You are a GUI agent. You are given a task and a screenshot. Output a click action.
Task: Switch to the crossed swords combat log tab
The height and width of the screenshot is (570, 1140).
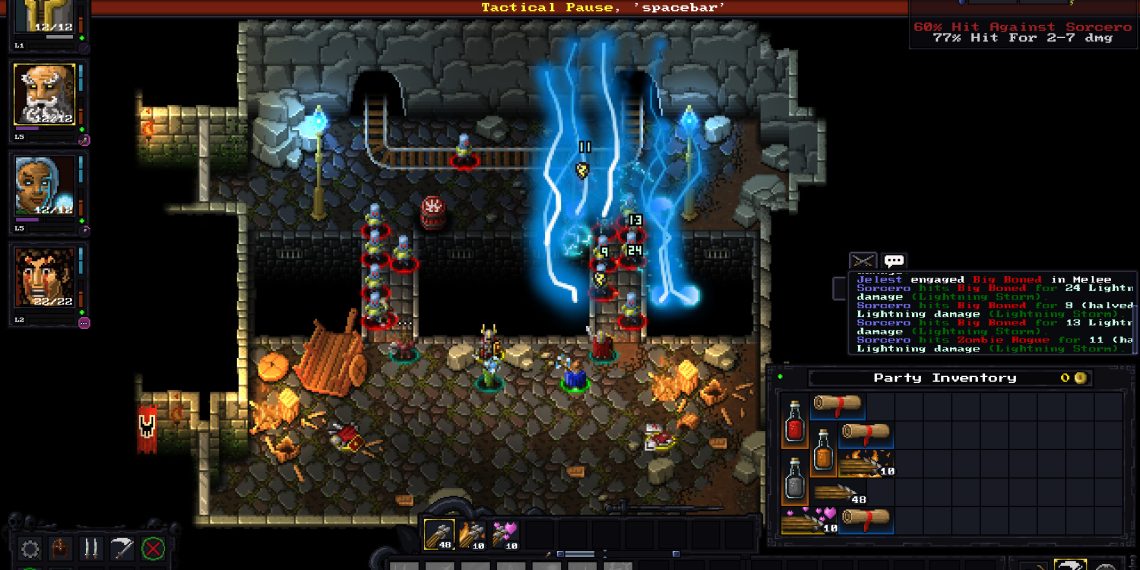coord(863,261)
